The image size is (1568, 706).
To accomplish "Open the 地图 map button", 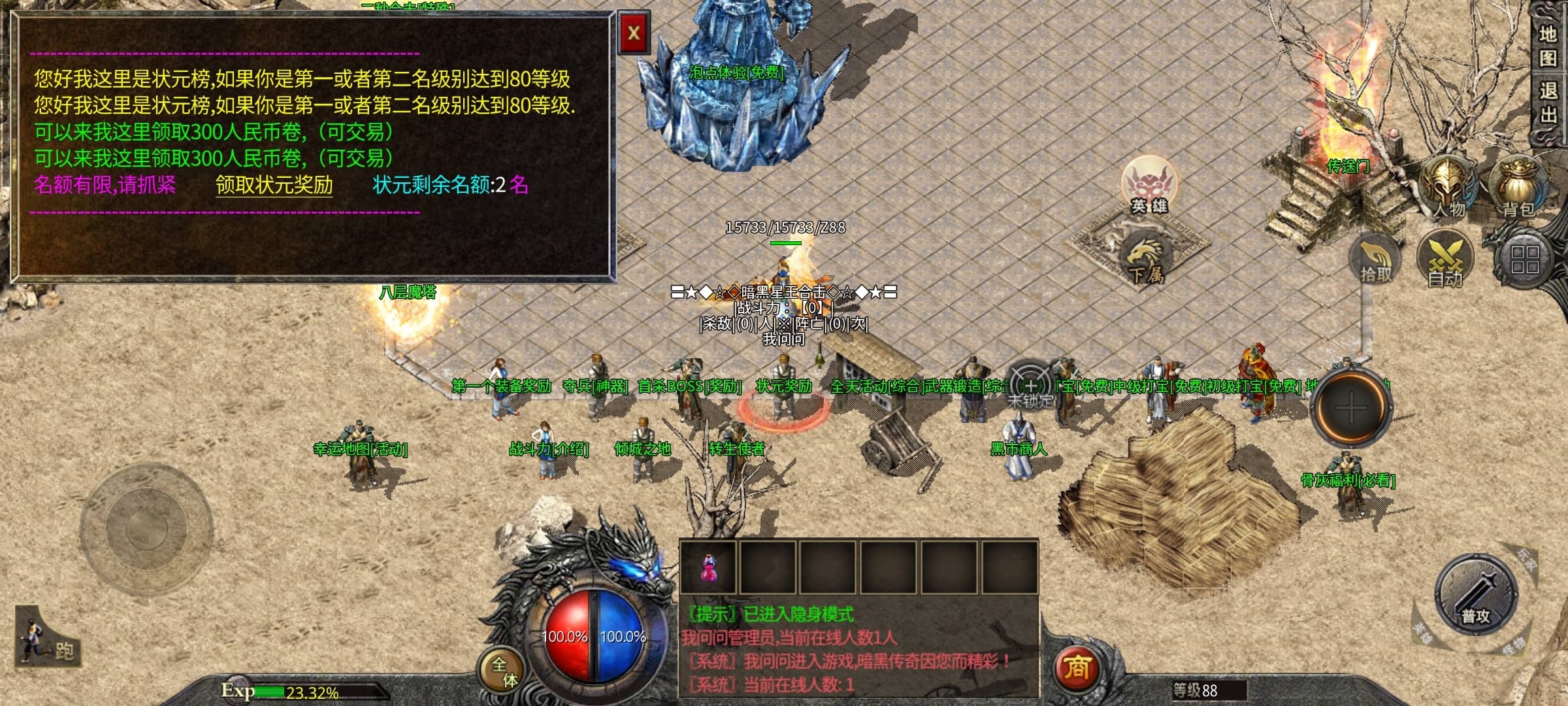I will (1547, 46).
